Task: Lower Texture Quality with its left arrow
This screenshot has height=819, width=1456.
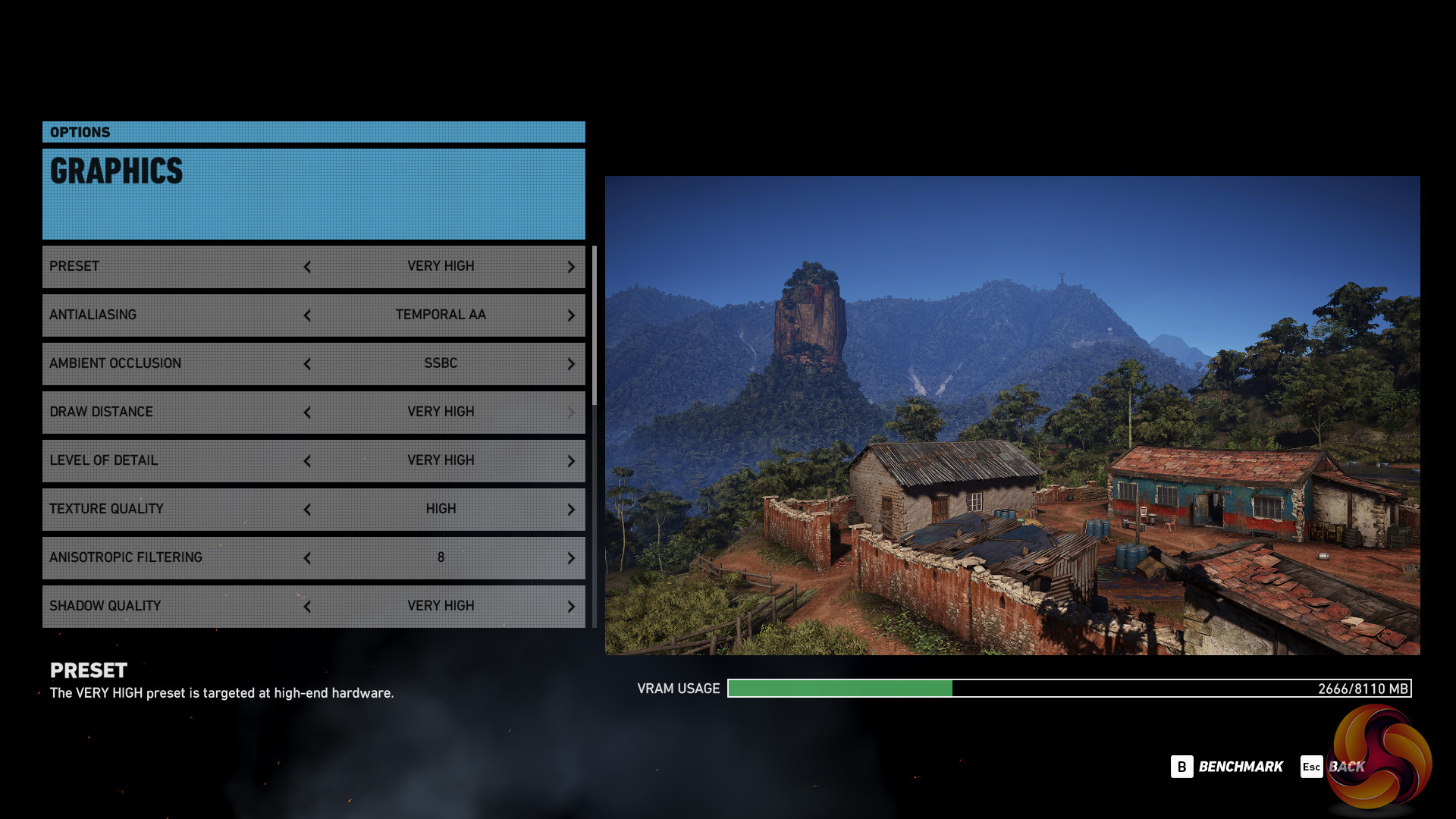Action: 307,510
